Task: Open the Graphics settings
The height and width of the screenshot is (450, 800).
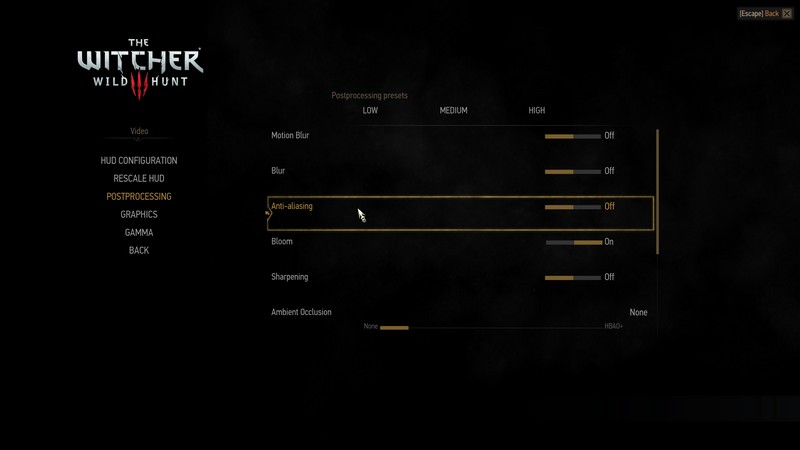Action: [139, 215]
